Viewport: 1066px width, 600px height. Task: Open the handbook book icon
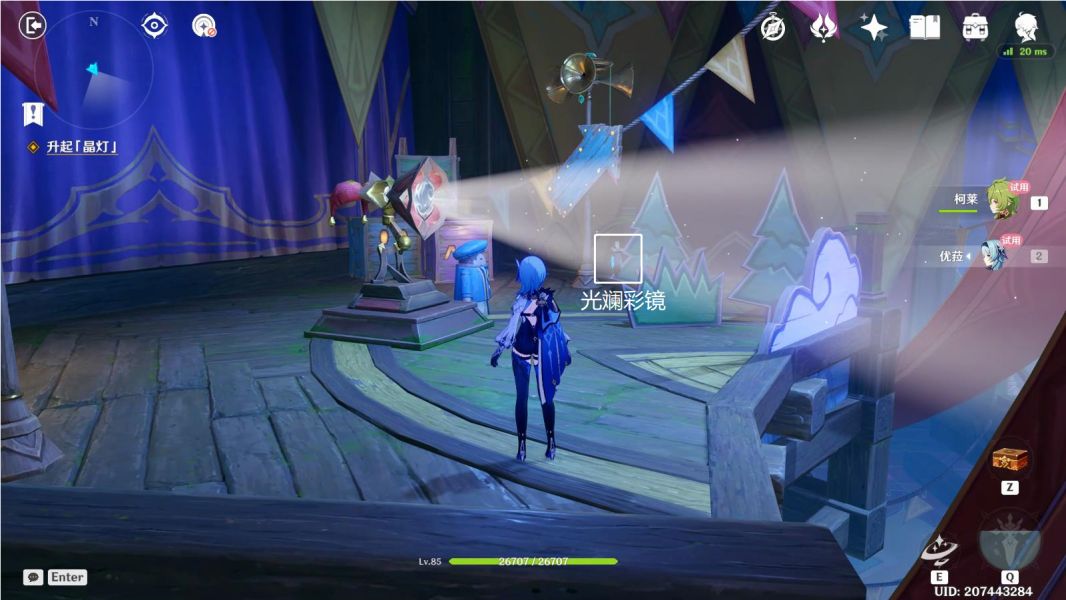(x=924, y=27)
